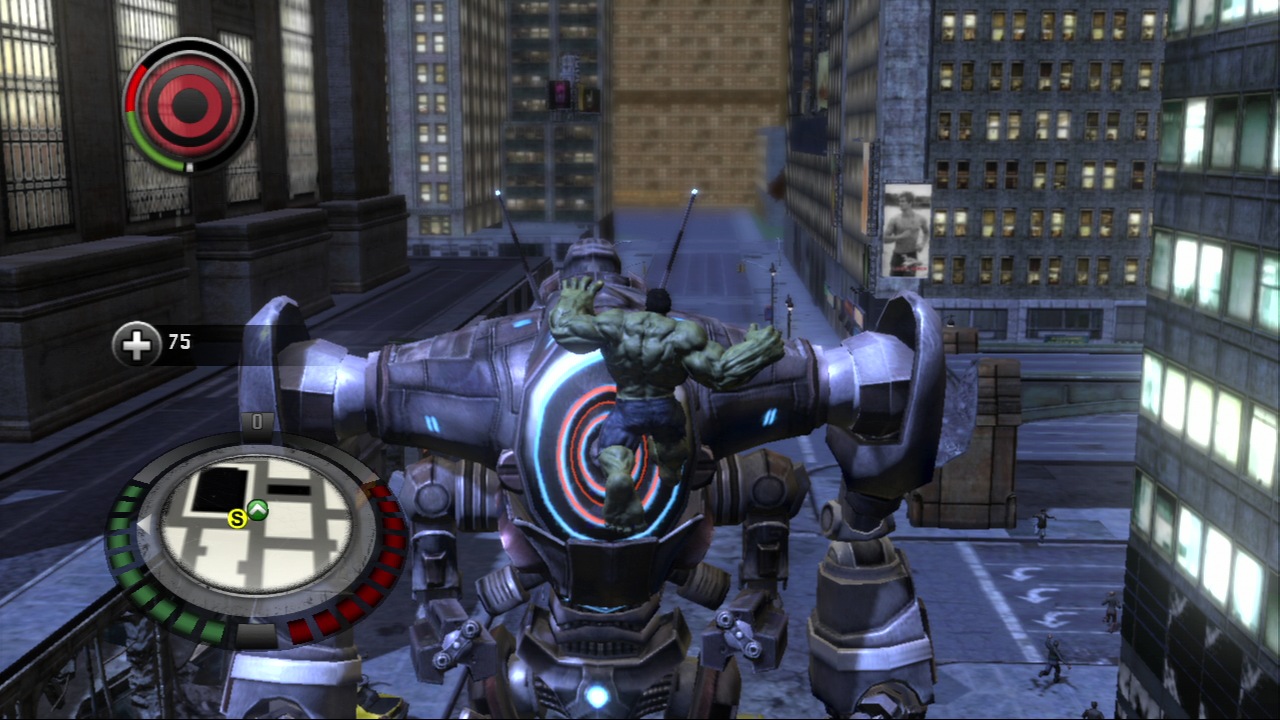Click the green player arrow on the minimap

click(x=258, y=510)
